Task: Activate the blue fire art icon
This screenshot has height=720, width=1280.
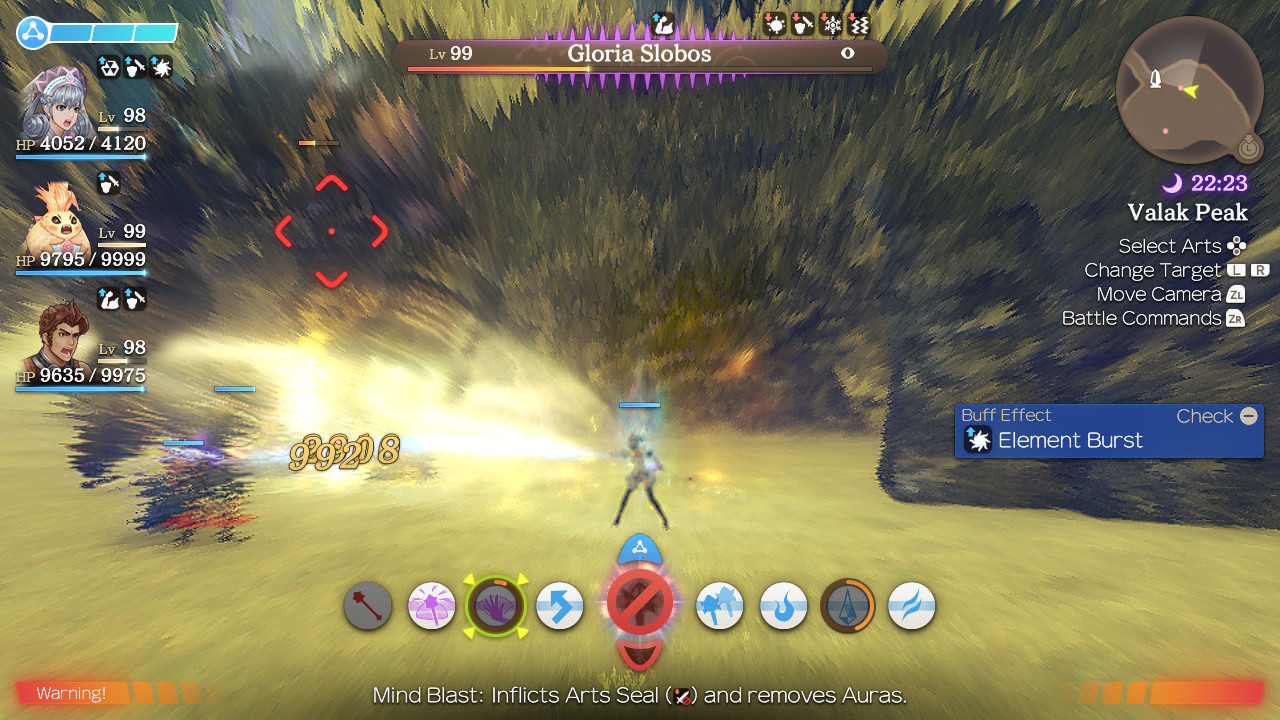Action: click(x=783, y=605)
